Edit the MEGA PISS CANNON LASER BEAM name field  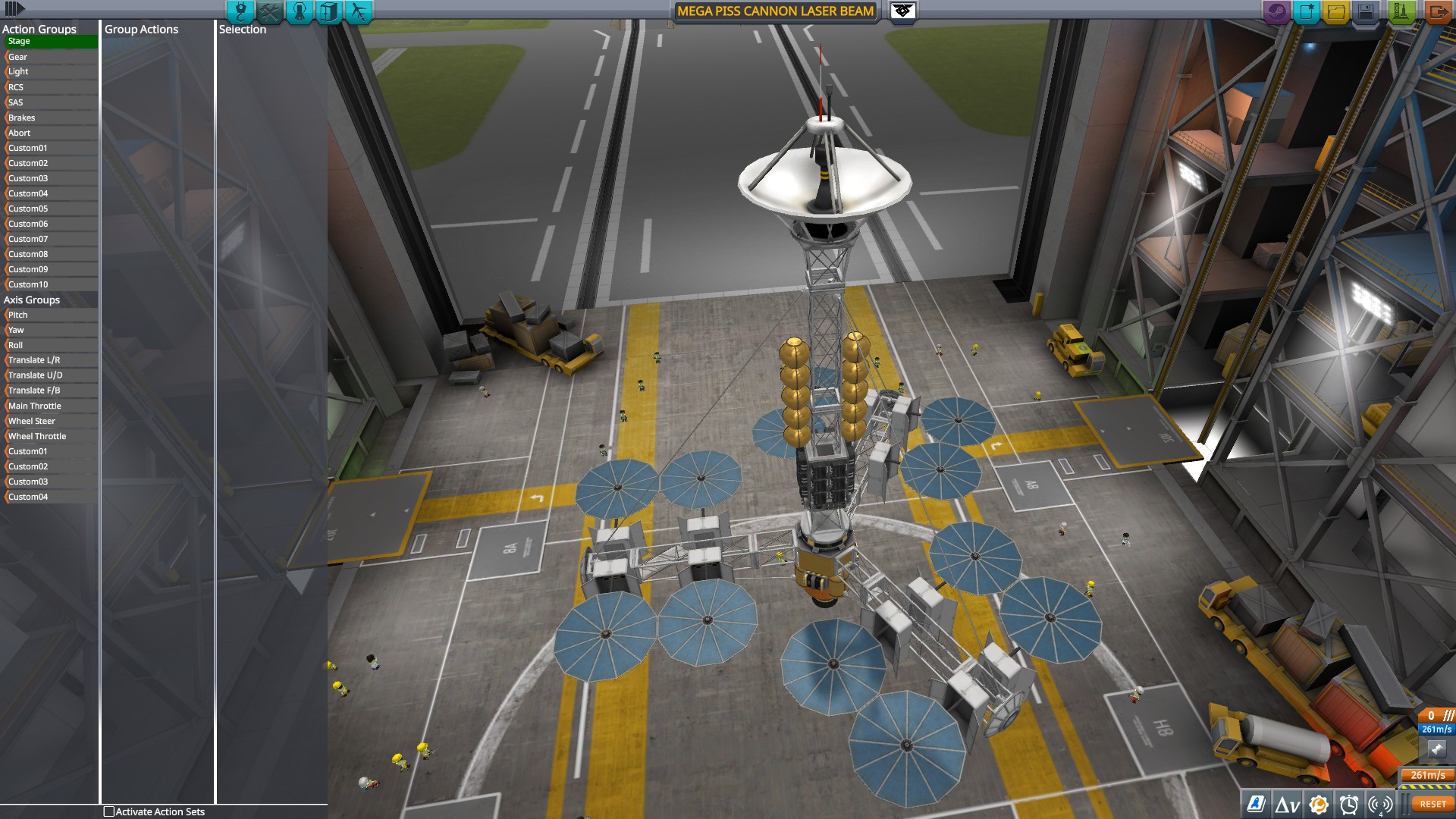click(x=775, y=11)
